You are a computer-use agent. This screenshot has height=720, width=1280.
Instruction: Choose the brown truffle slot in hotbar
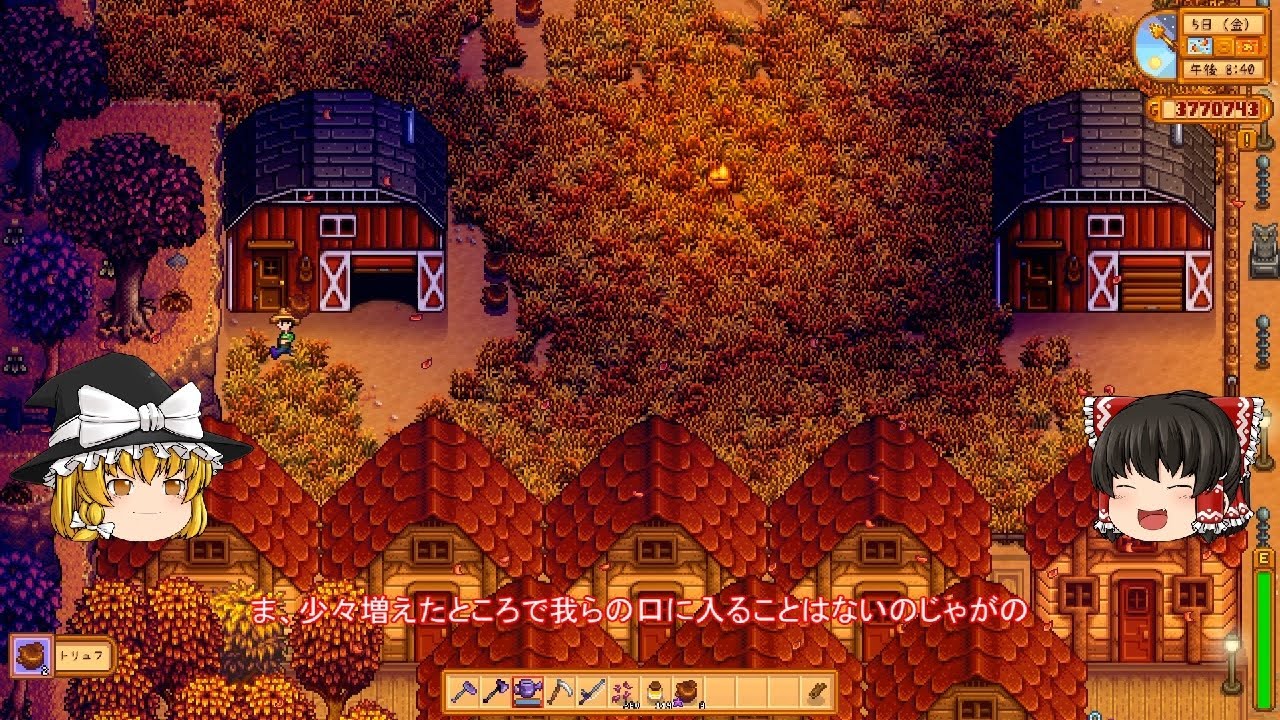click(x=687, y=692)
